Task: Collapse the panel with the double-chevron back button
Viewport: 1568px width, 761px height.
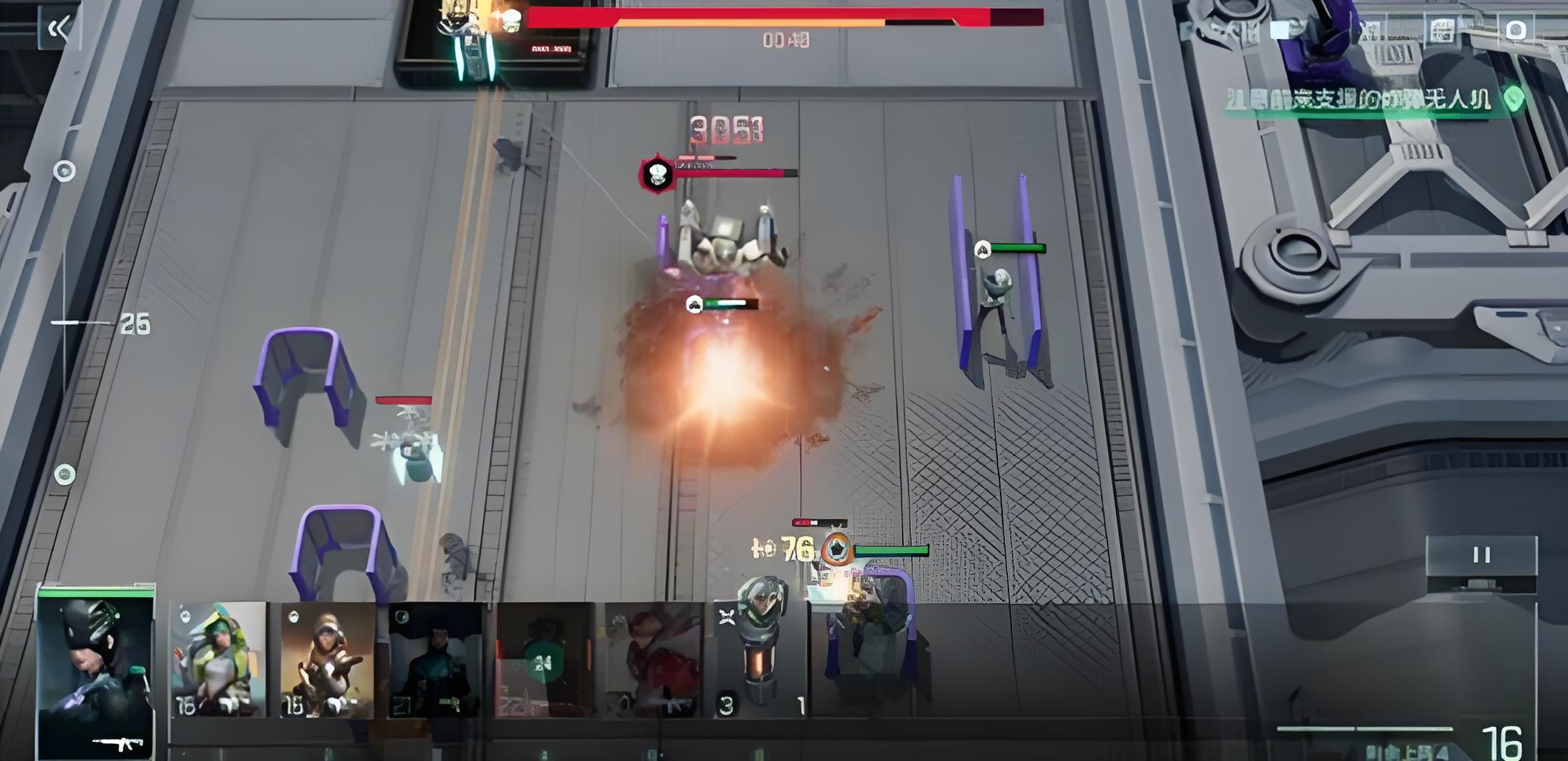Action: tap(58, 29)
